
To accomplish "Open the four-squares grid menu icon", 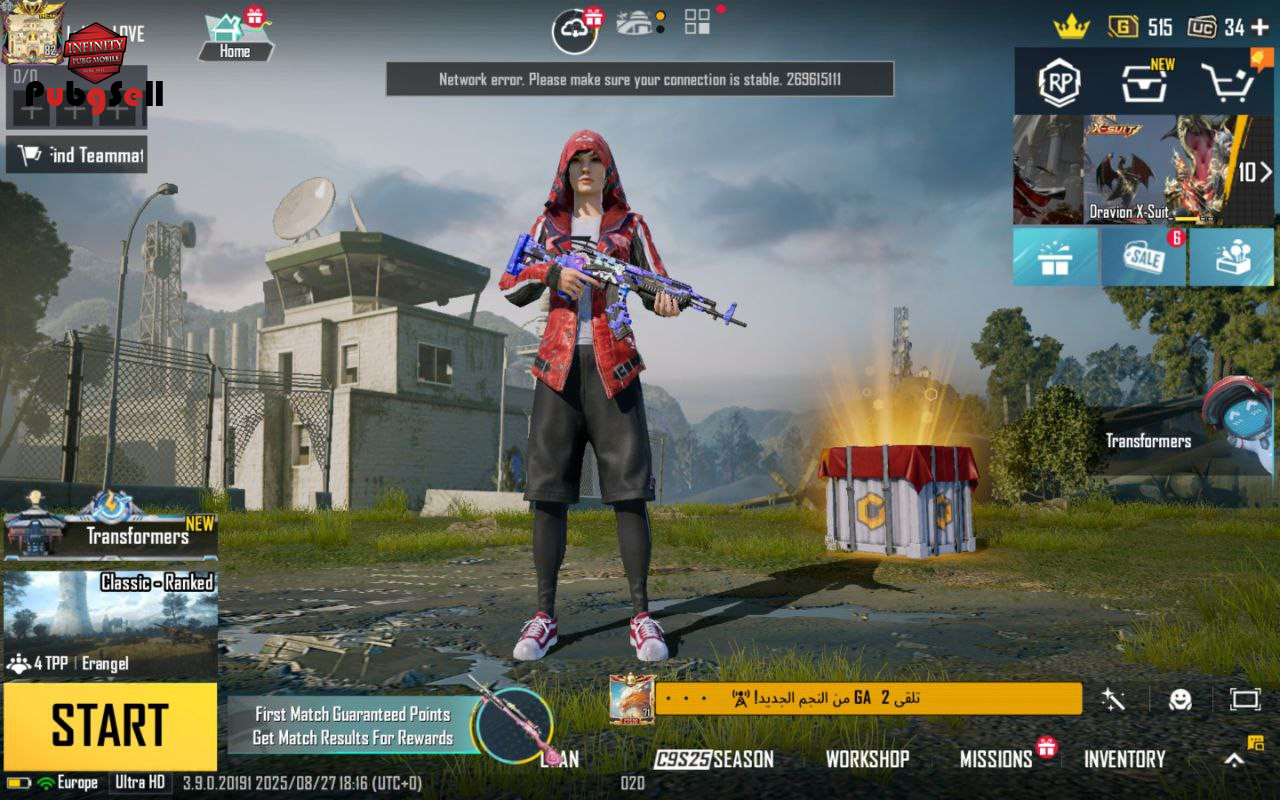I will tap(697, 23).
